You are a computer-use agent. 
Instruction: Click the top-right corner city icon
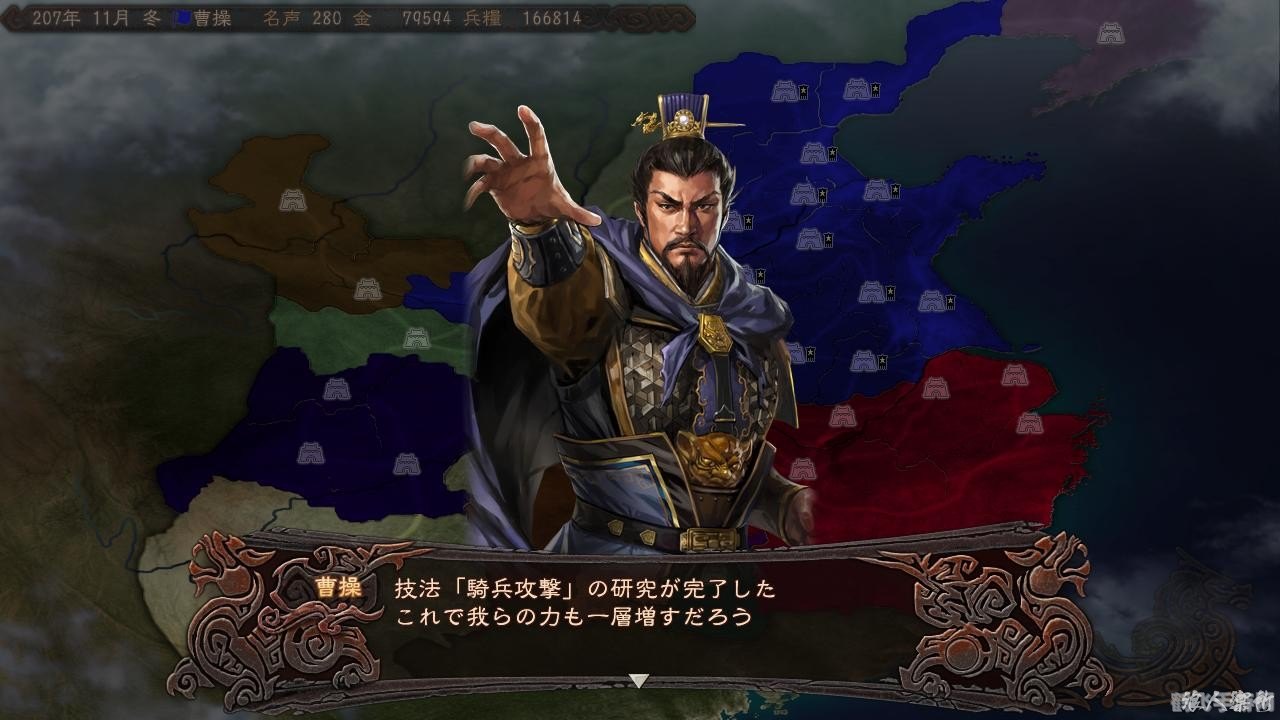point(1111,33)
